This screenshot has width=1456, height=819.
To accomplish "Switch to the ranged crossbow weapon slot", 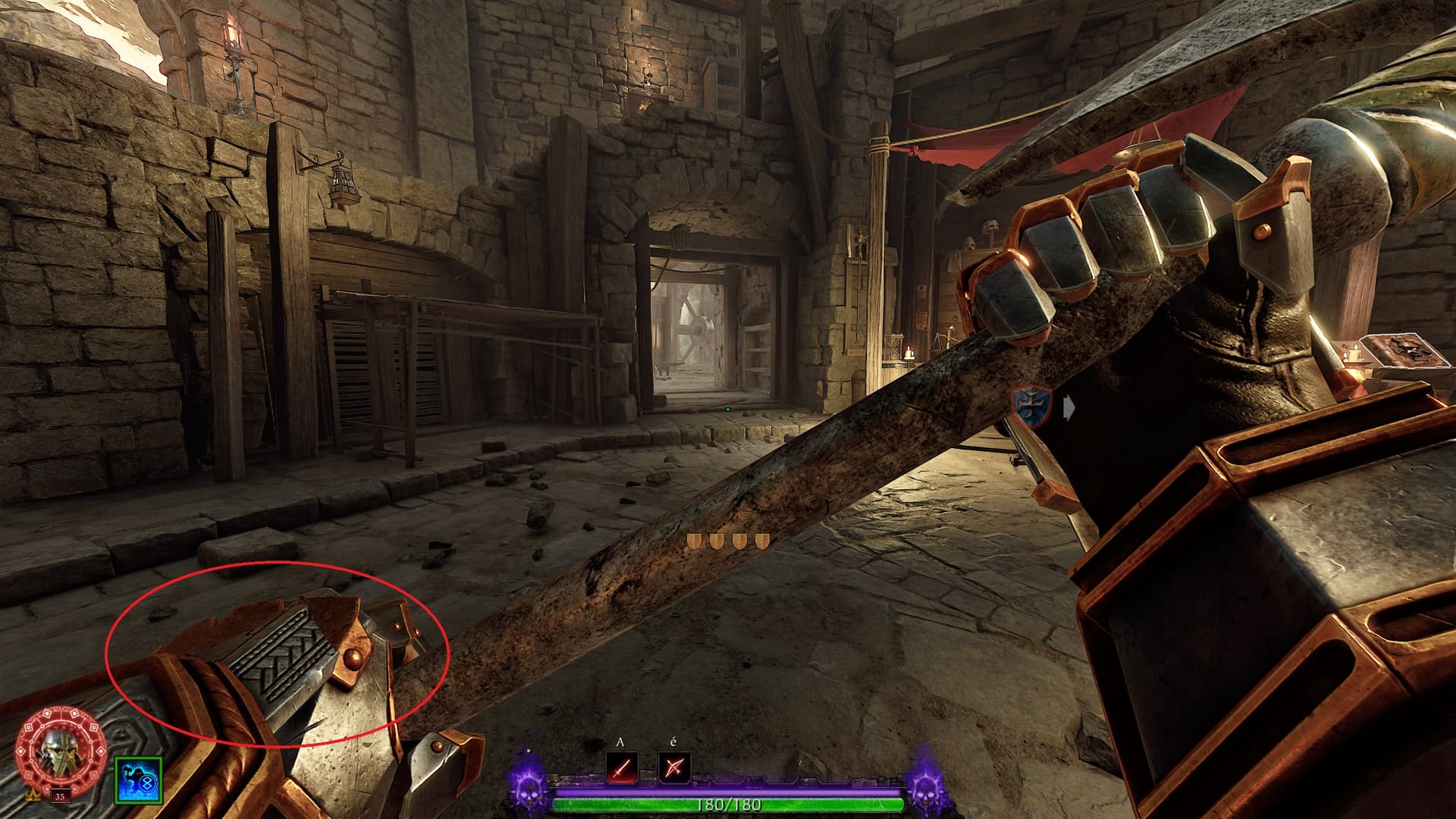I will [674, 768].
